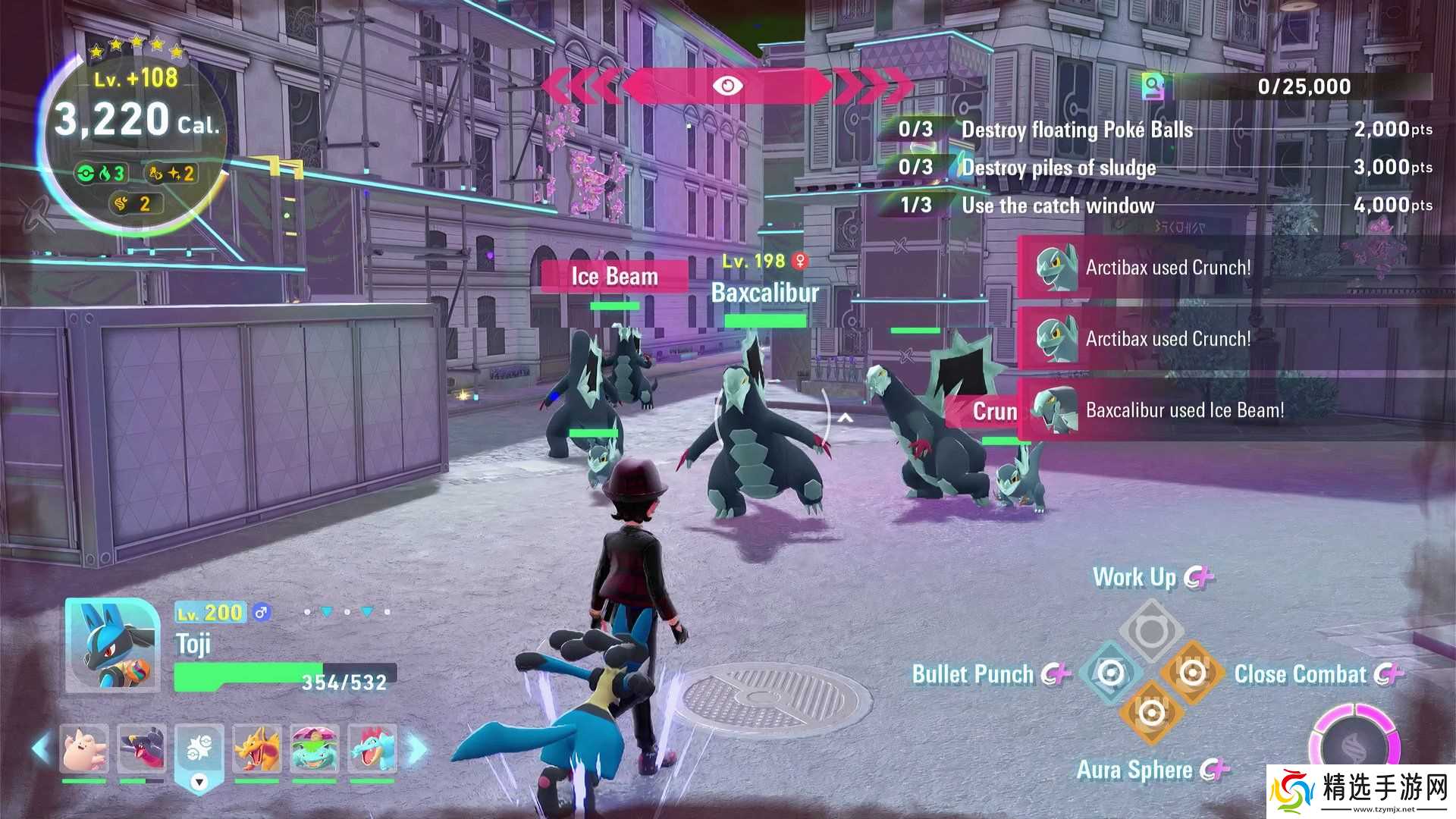Select the Destroy piles of sludge objective
The width and height of the screenshot is (1456, 819).
coord(1059,168)
